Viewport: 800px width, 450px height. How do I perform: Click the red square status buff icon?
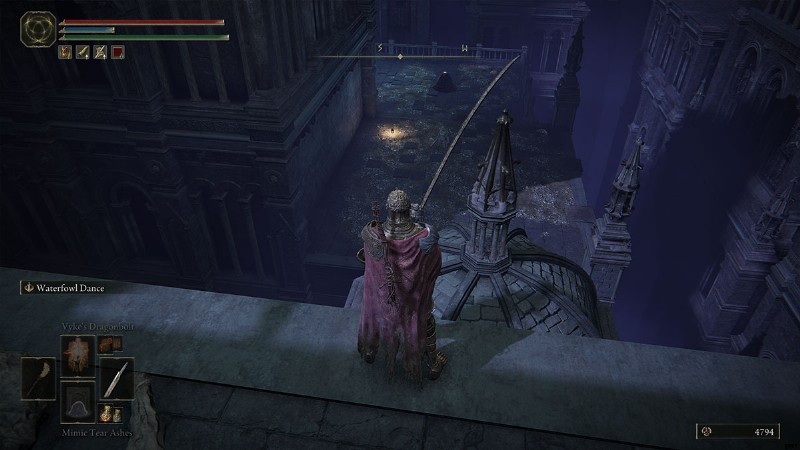pyautogui.click(x=118, y=51)
